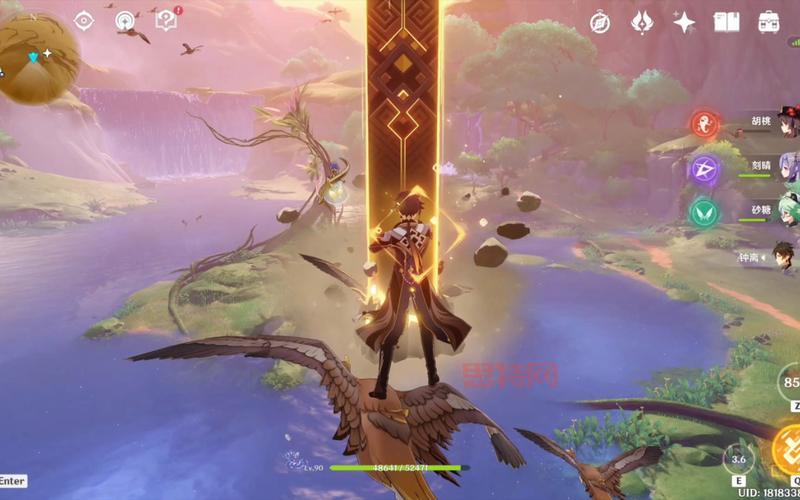Viewport: 800px width, 500px height.
Task: Open the four-point star Wish menu
Action: 684,22
